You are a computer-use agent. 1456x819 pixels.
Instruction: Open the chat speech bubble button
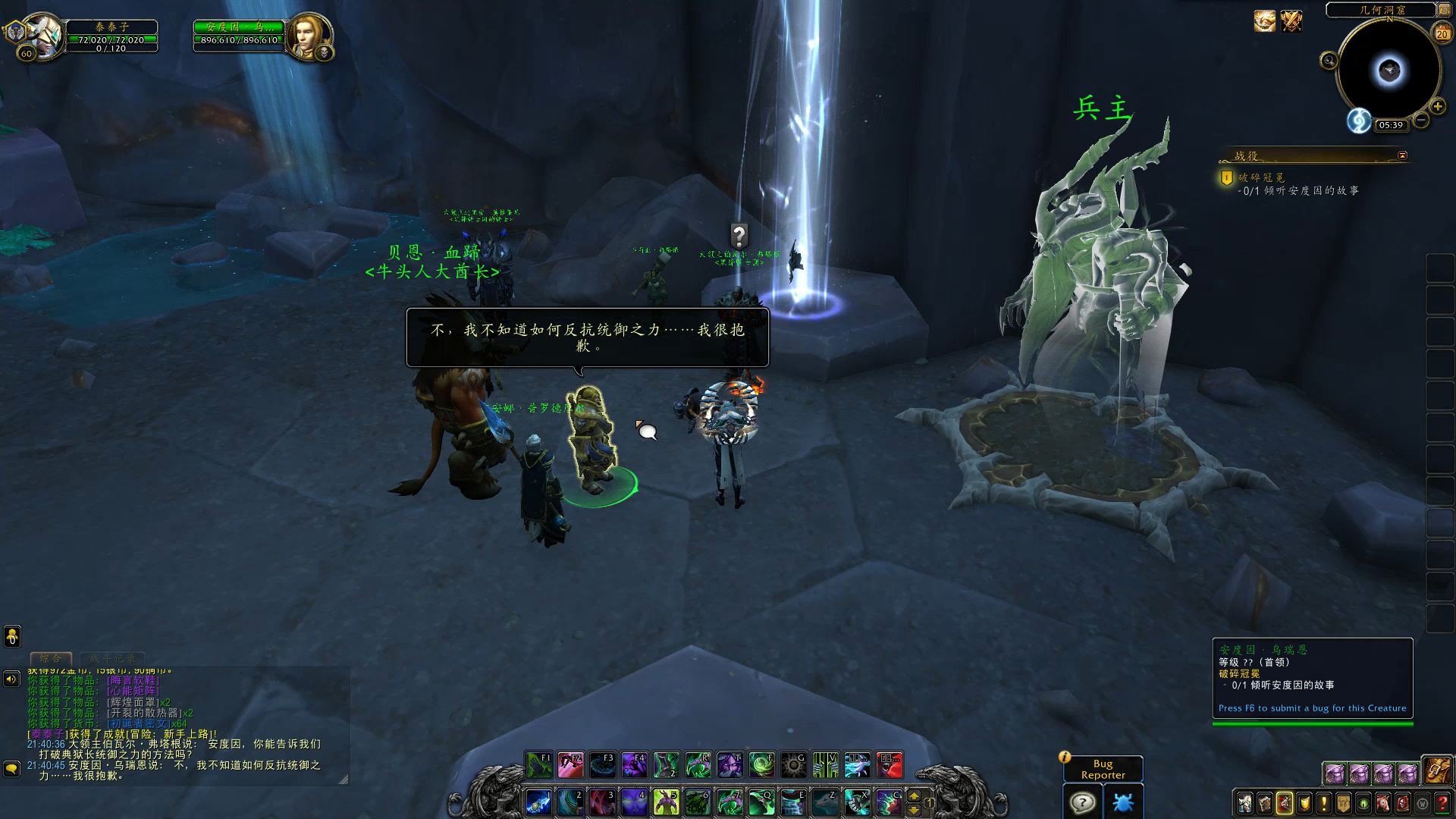tap(11, 769)
